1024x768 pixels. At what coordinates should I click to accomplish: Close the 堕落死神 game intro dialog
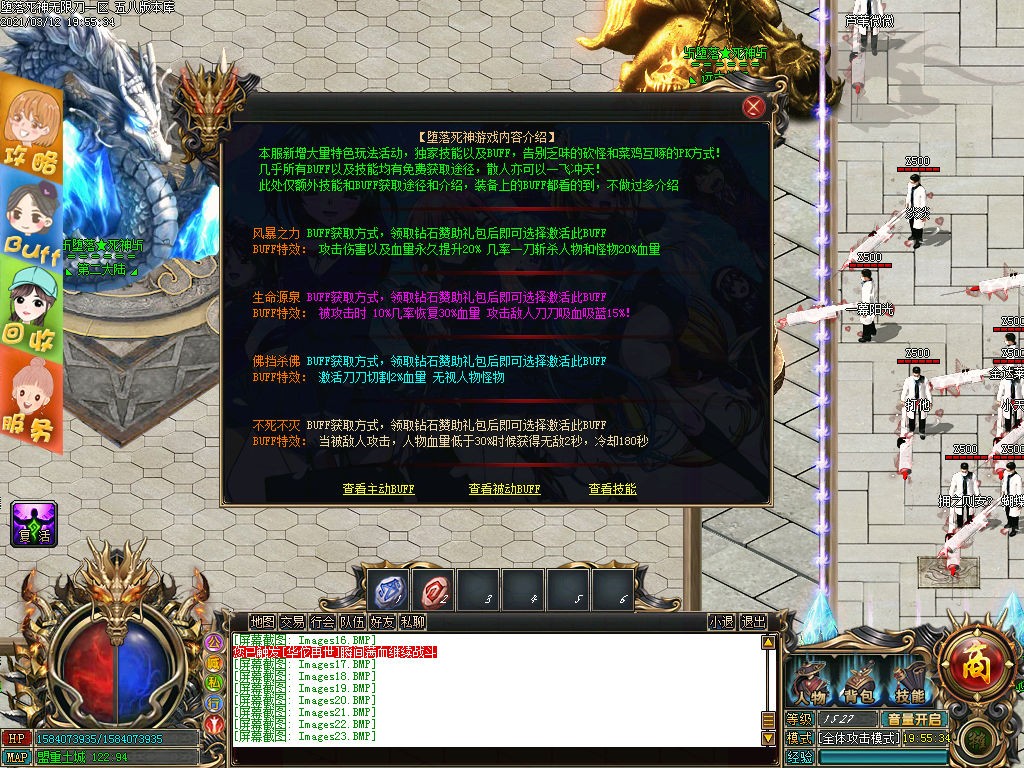(x=754, y=108)
